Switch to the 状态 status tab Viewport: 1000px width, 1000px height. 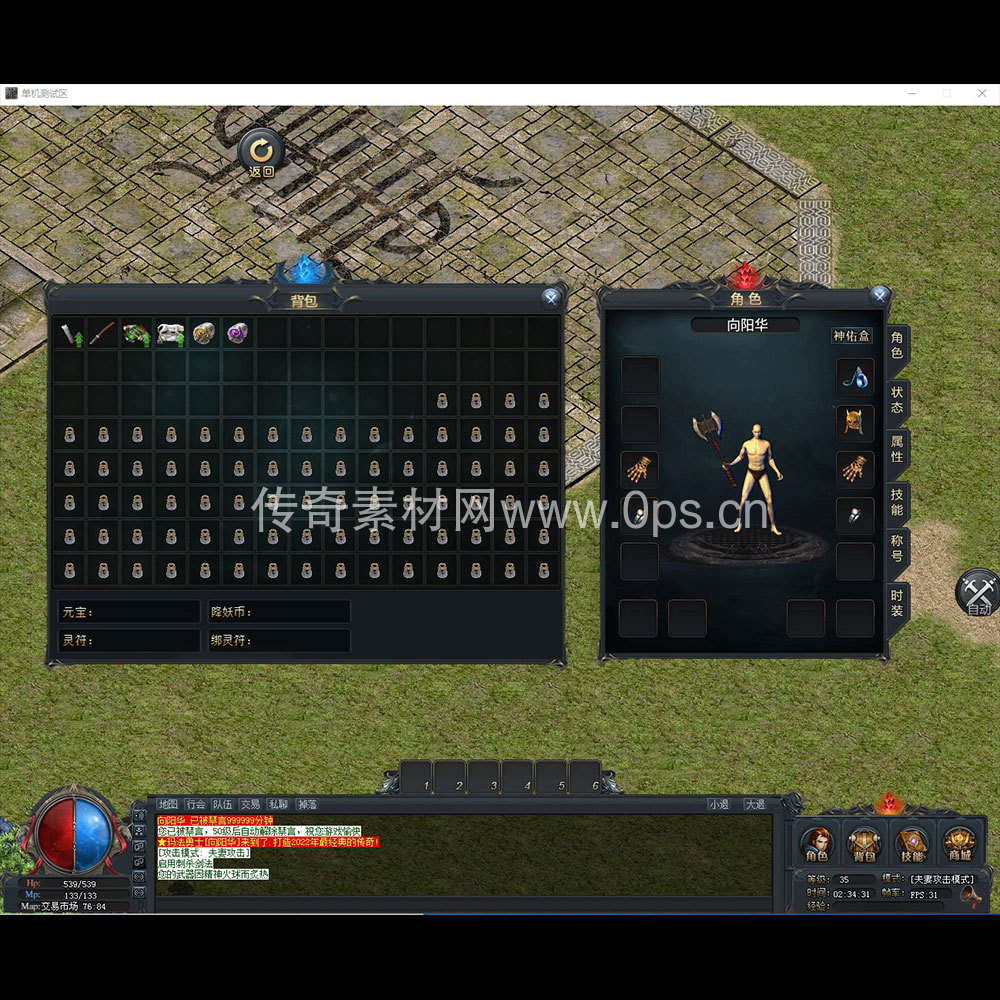pos(897,399)
